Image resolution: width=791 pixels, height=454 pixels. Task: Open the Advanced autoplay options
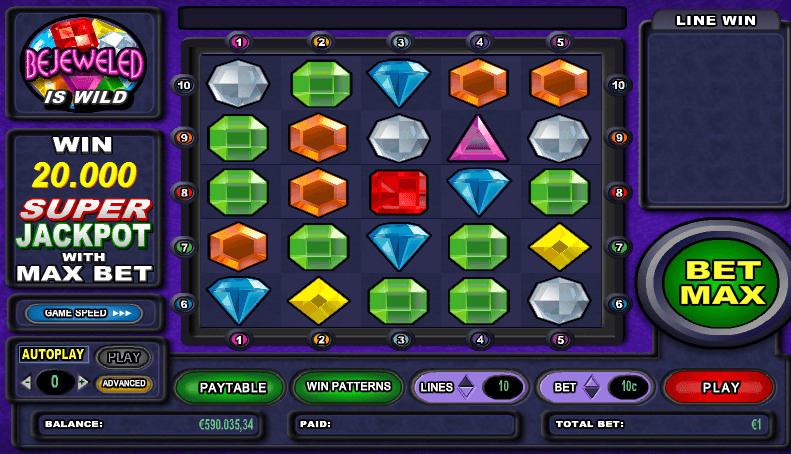(x=124, y=383)
